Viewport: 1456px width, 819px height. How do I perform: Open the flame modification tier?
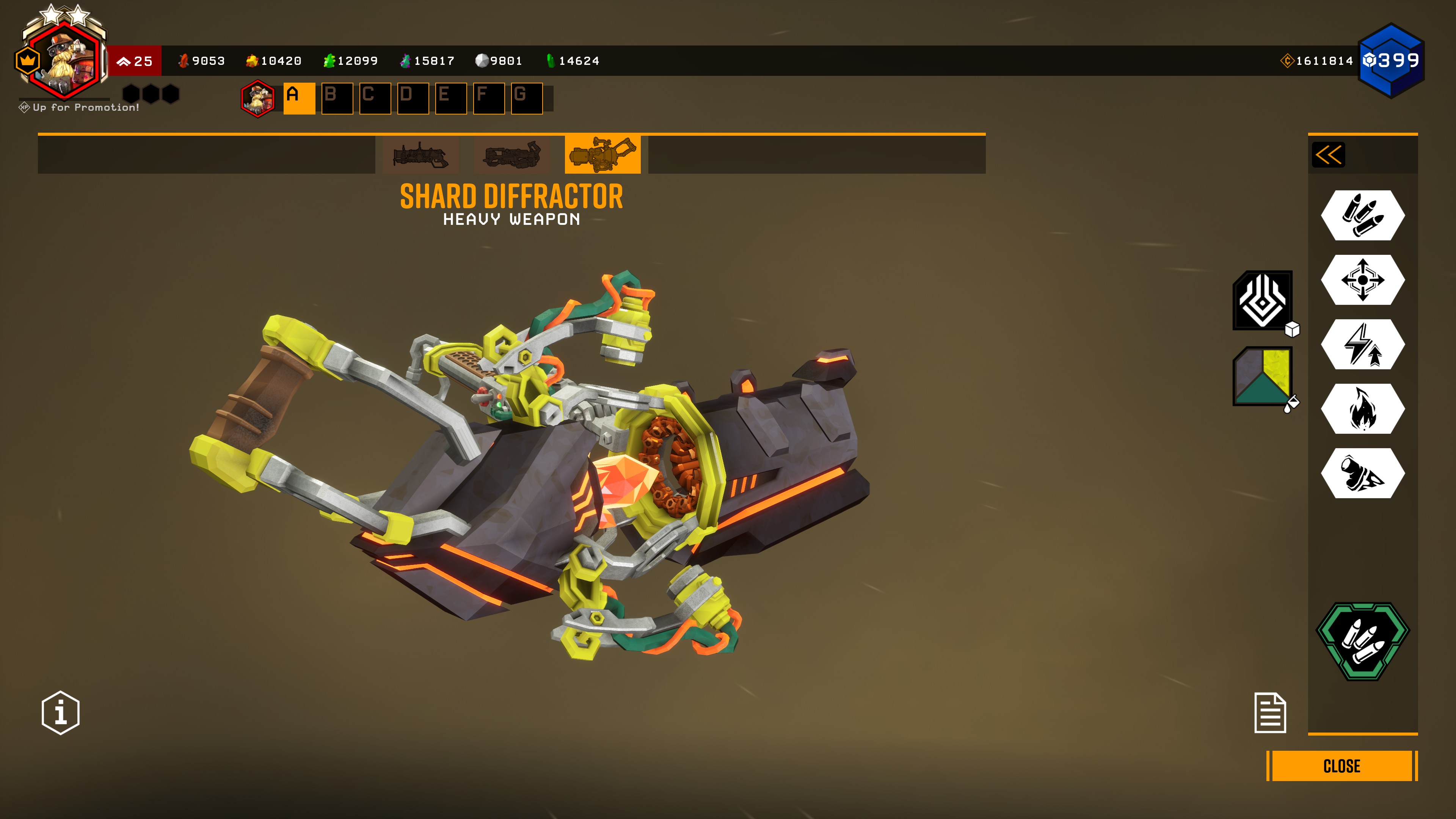(x=1362, y=409)
